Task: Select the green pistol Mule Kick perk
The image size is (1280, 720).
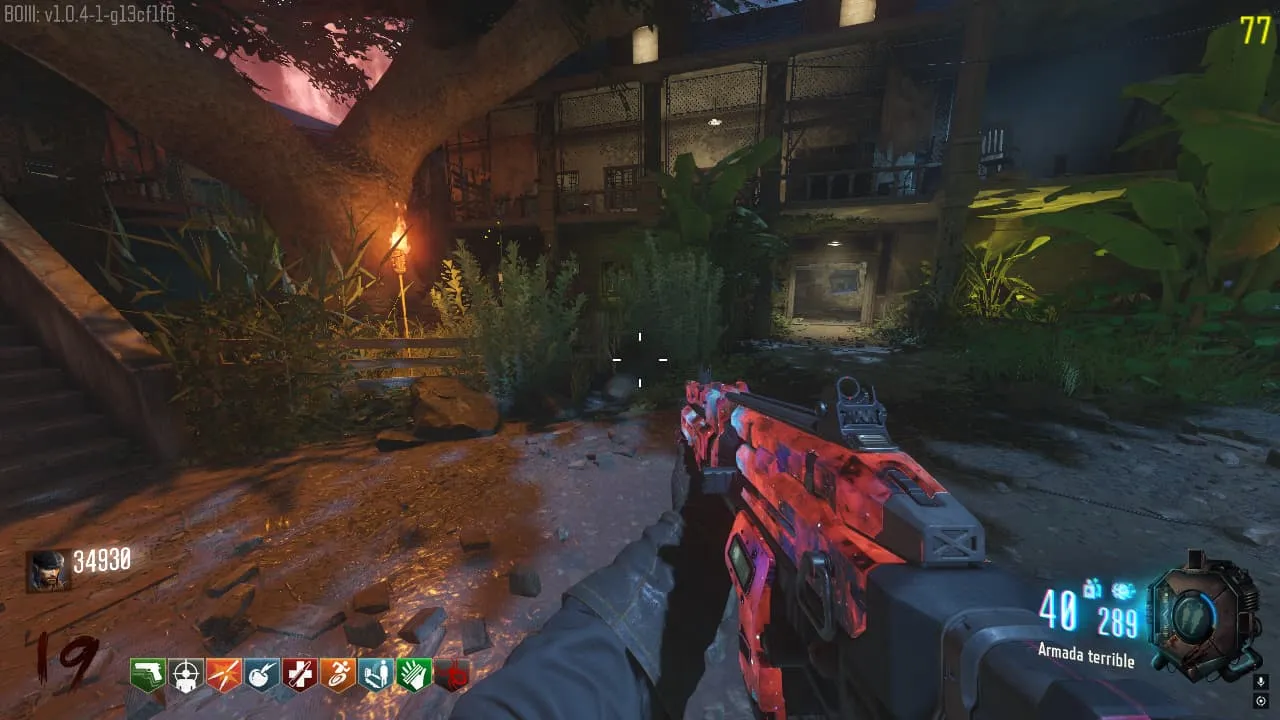Action: point(147,674)
